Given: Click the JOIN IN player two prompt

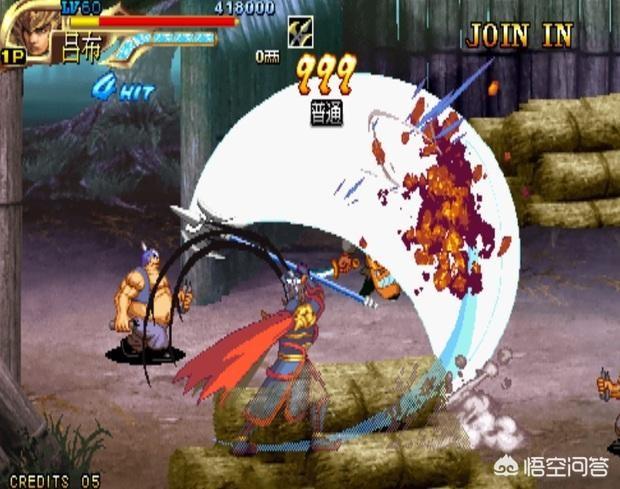Looking at the screenshot, I should [518, 36].
